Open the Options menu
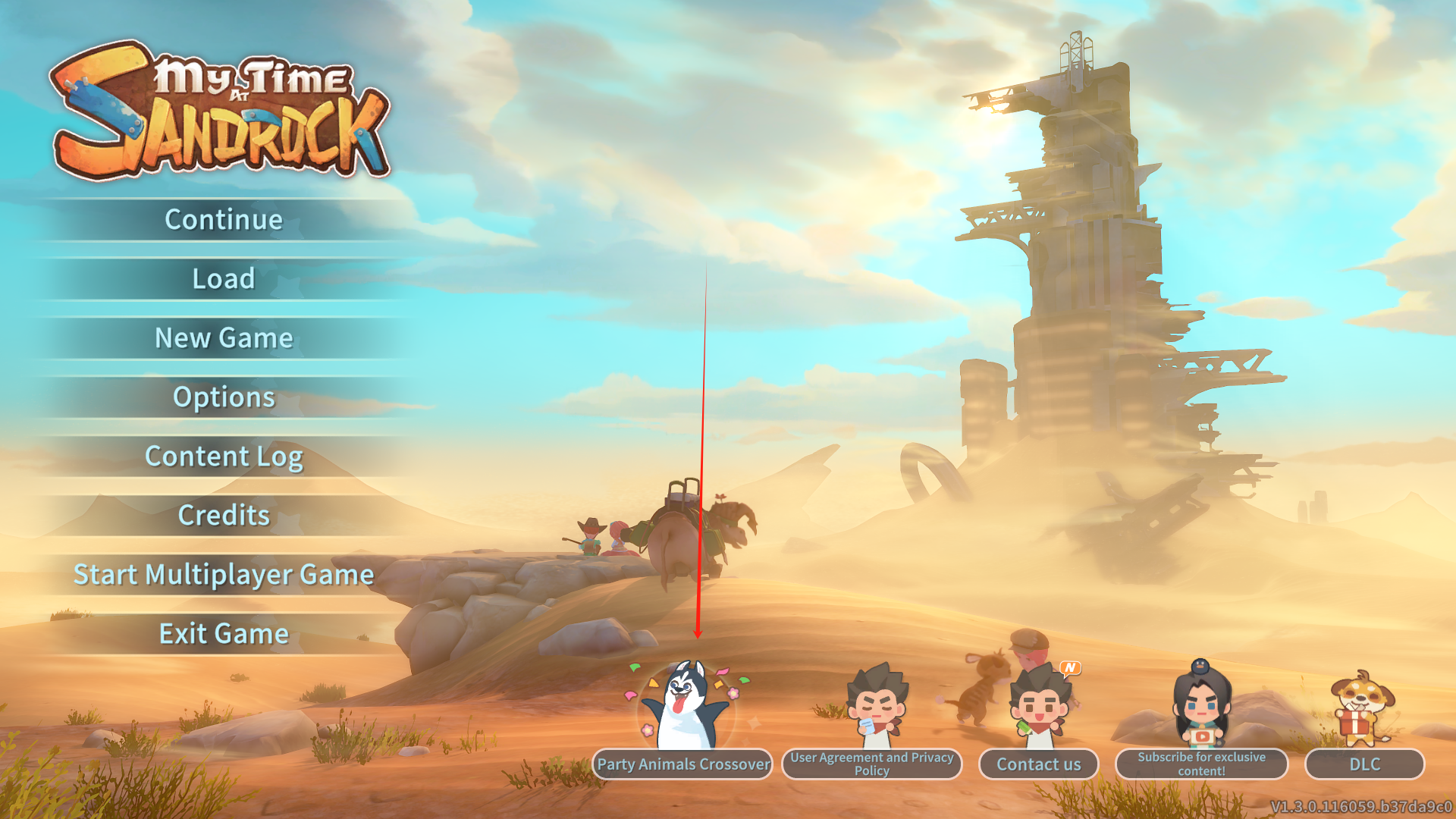This screenshot has height=819, width=1456. [x=224, y=397]
